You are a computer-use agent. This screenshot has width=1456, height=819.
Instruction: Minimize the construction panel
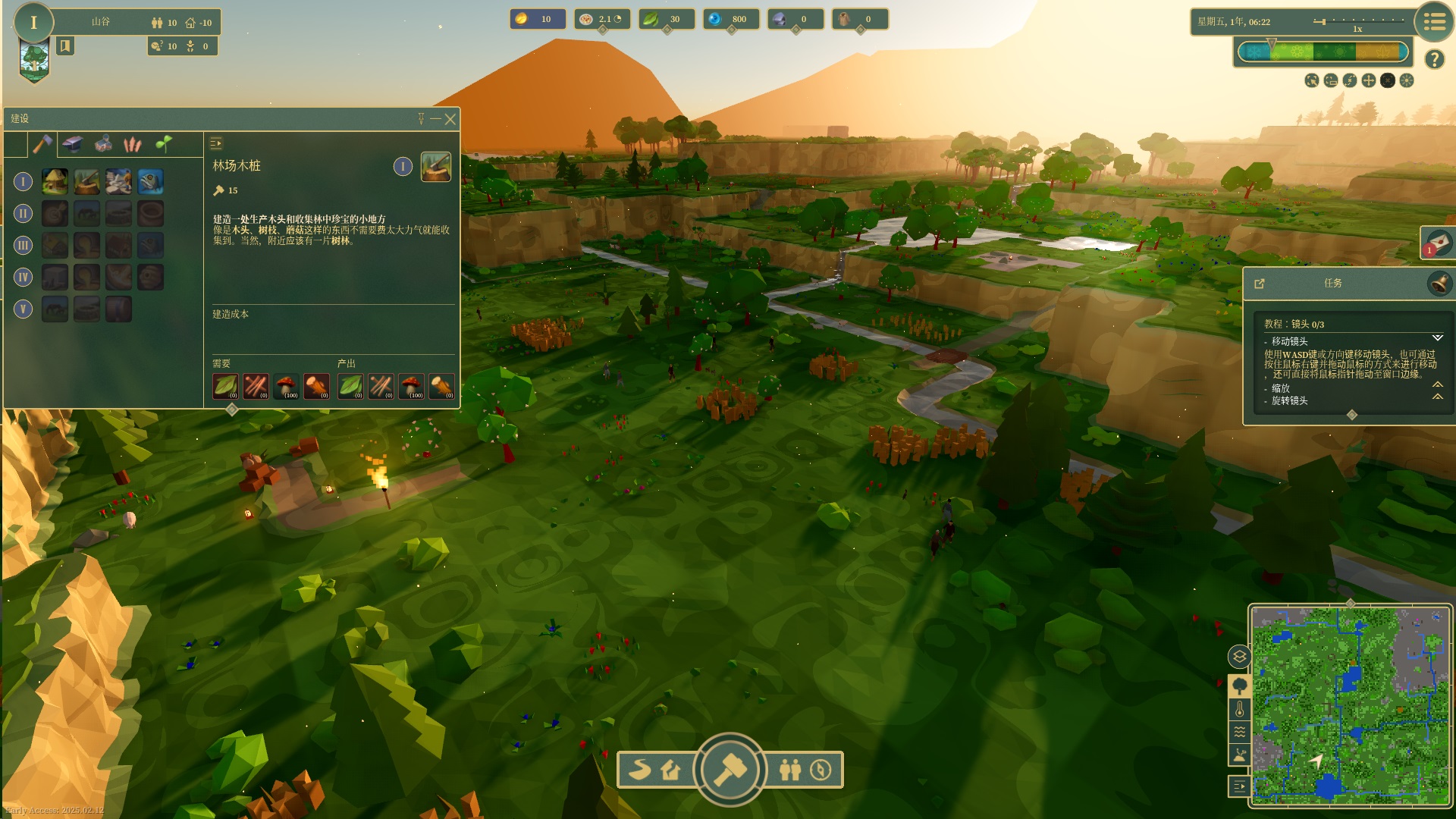click(x=435, y=119)
